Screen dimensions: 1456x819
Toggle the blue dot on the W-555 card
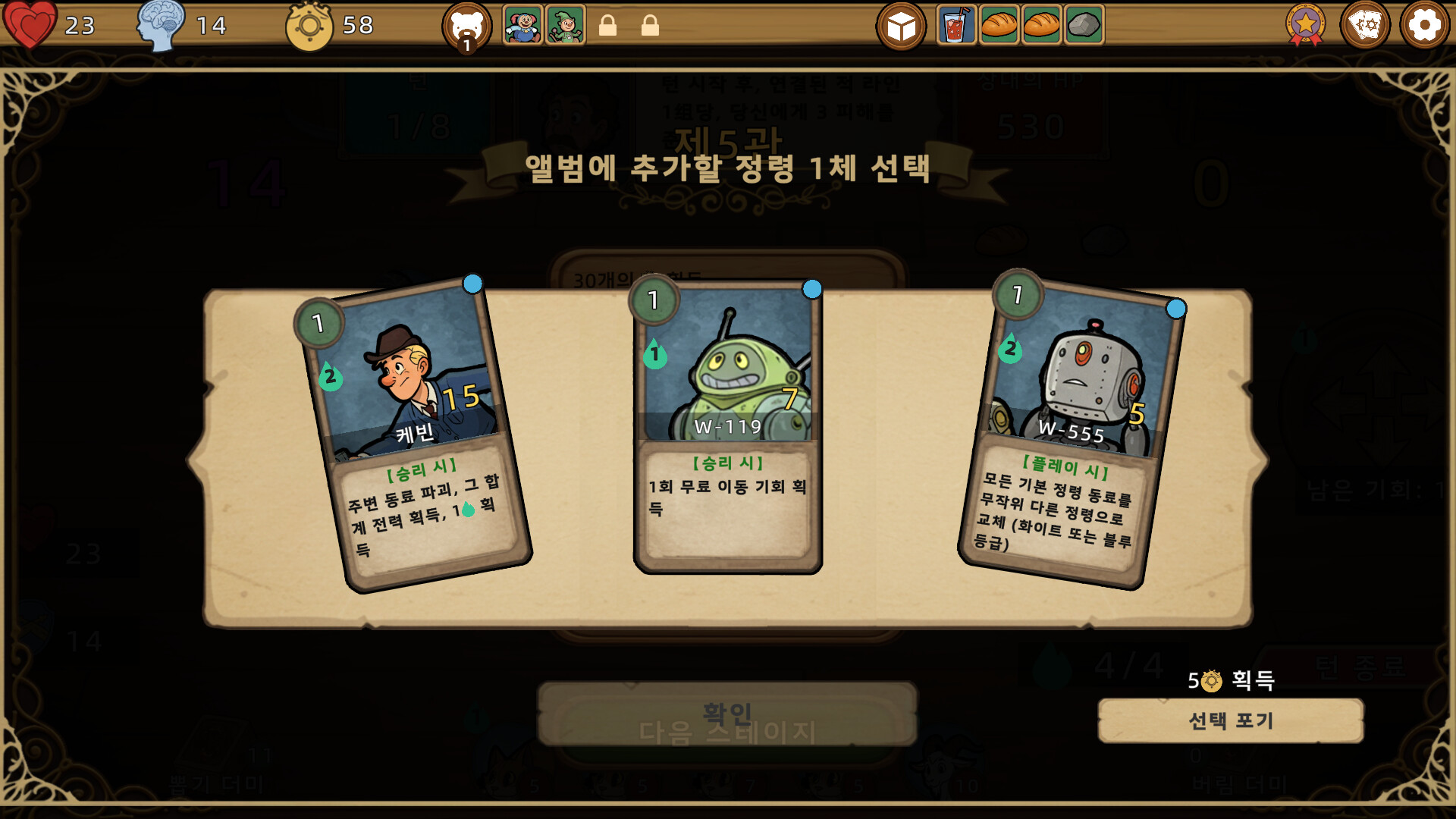(x=1175, y=306)
